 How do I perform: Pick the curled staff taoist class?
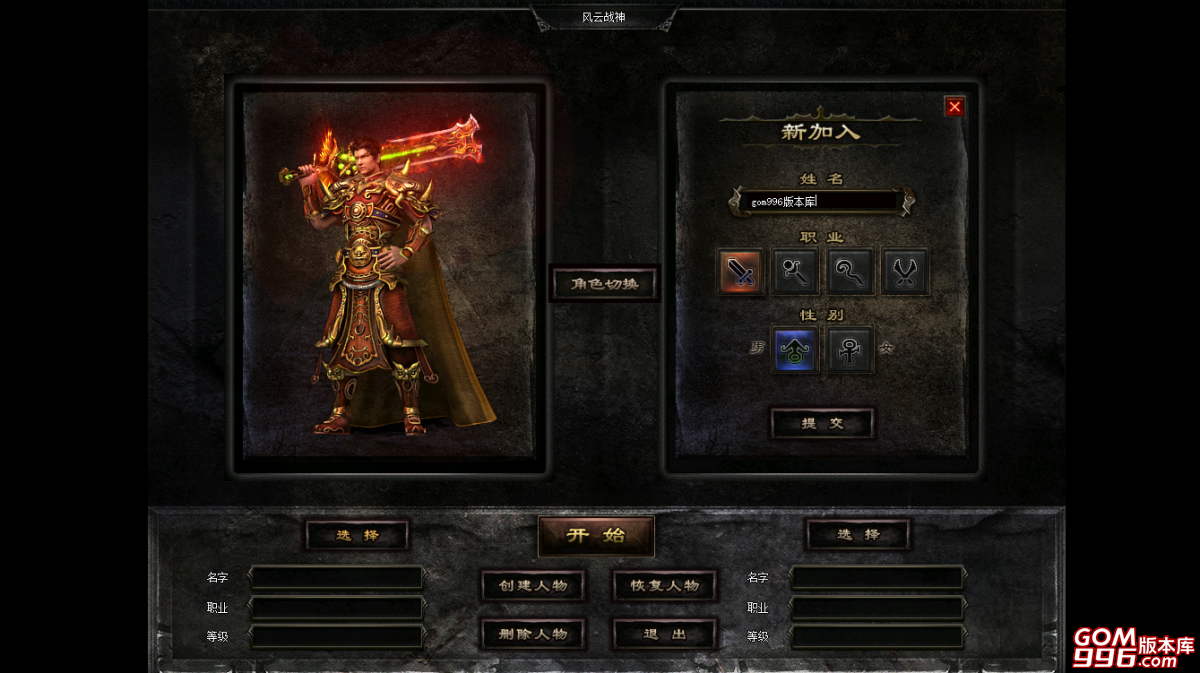coord(851,272)
